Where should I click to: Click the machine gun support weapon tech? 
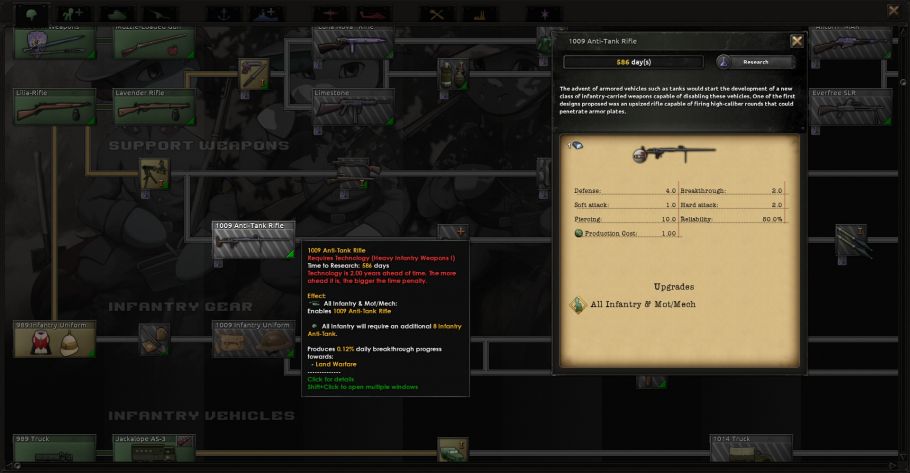coord(152,174)
